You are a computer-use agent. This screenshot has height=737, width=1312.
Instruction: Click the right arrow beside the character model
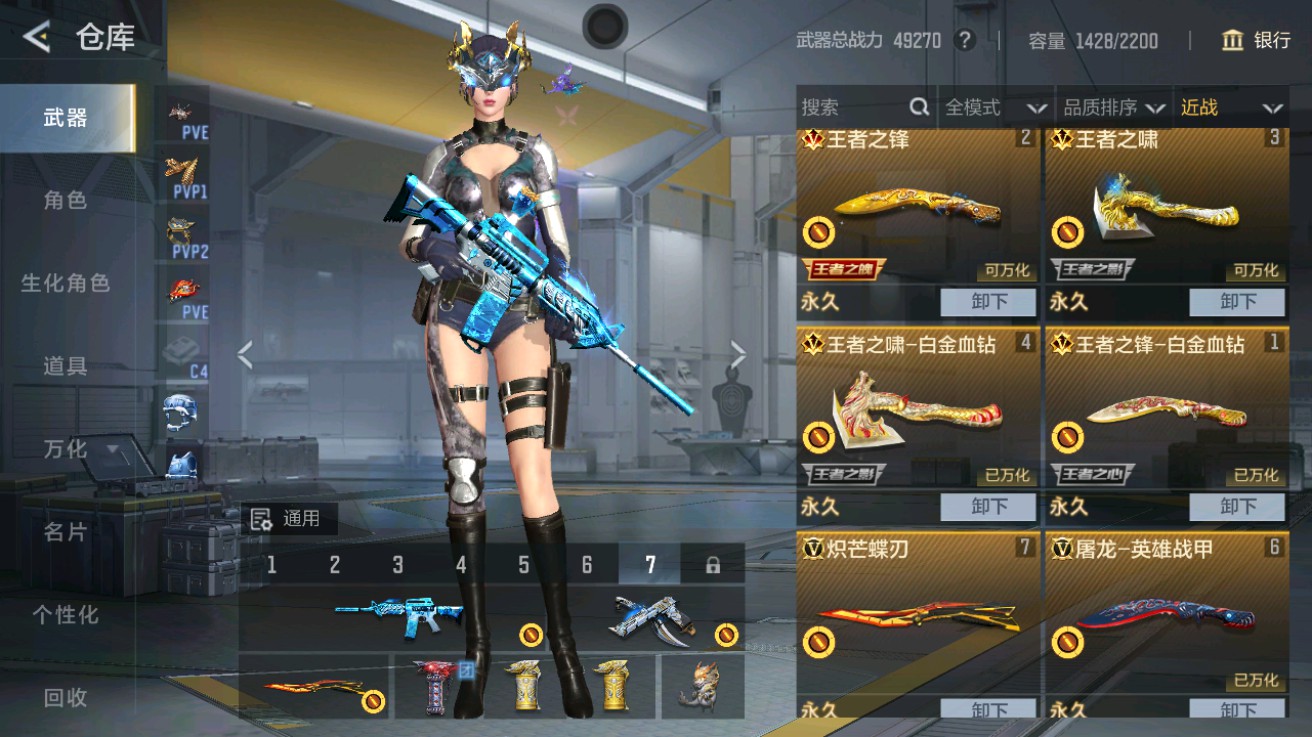tap(738, 353)
